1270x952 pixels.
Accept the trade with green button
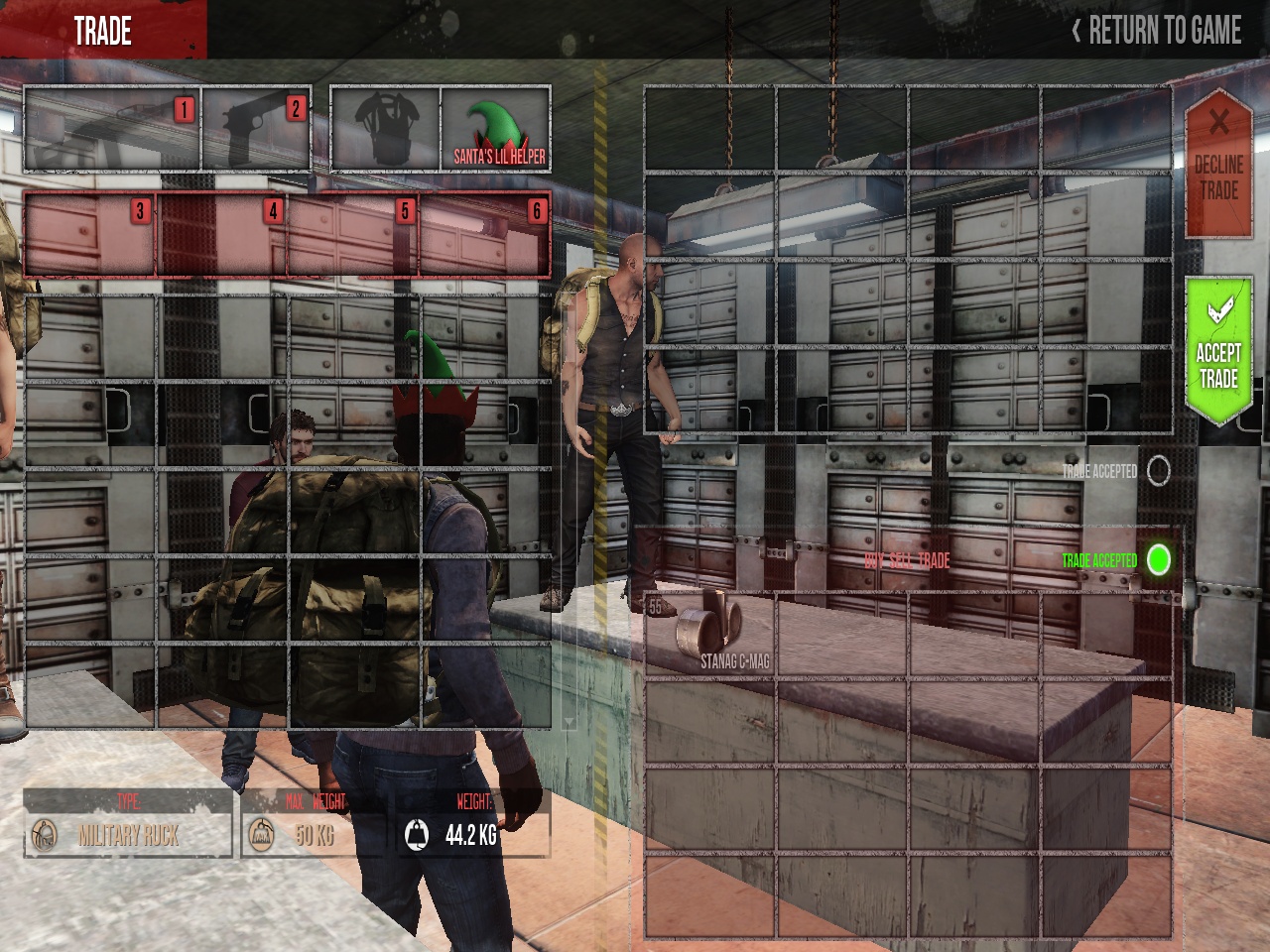click(x=1218, y=351)
